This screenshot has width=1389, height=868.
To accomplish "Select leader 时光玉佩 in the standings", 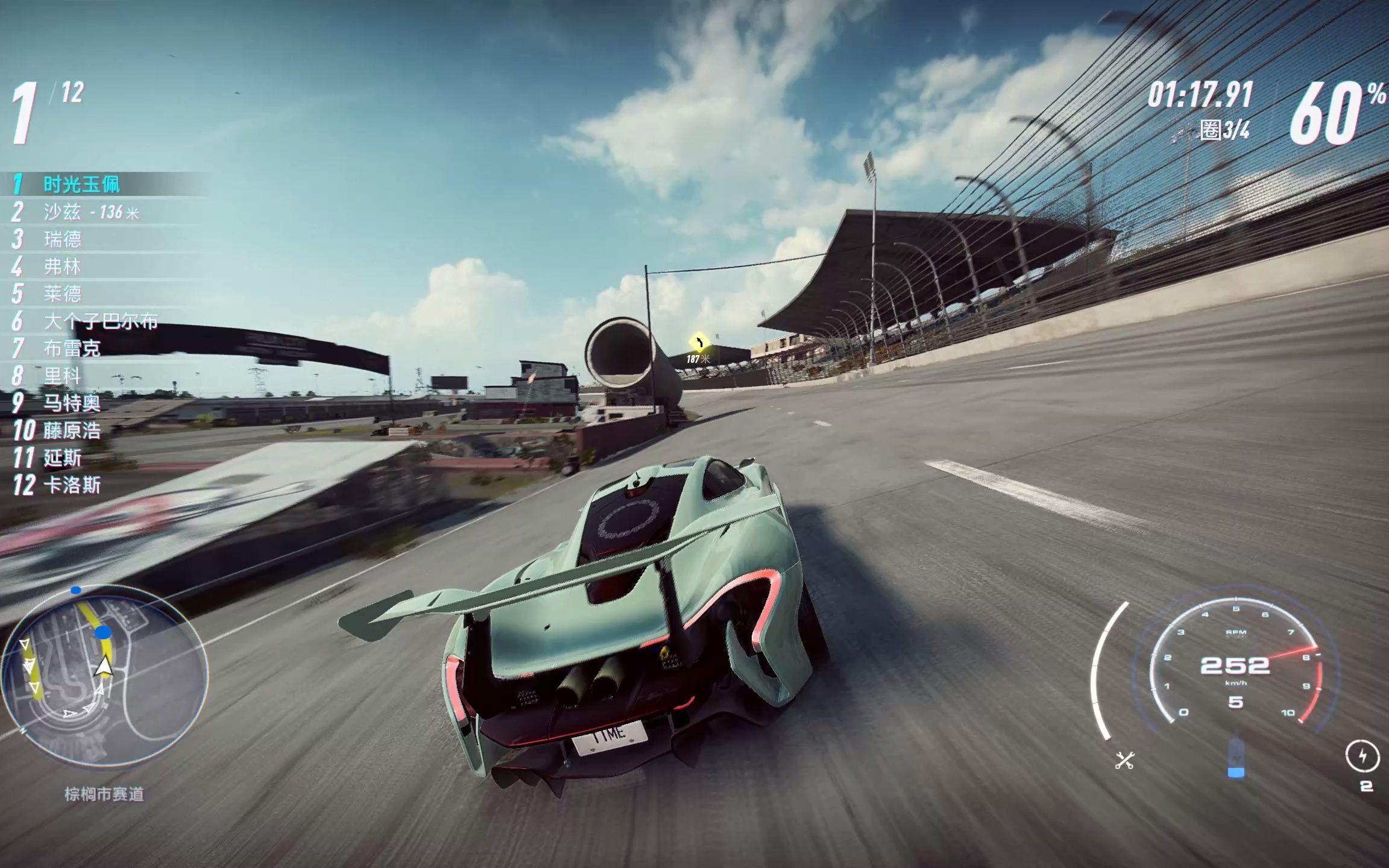I will point(81,184).
